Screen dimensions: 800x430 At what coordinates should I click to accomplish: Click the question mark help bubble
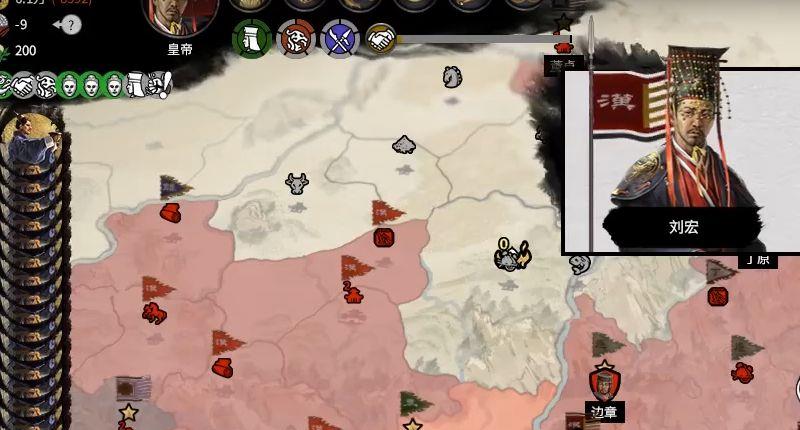point(71,25)
